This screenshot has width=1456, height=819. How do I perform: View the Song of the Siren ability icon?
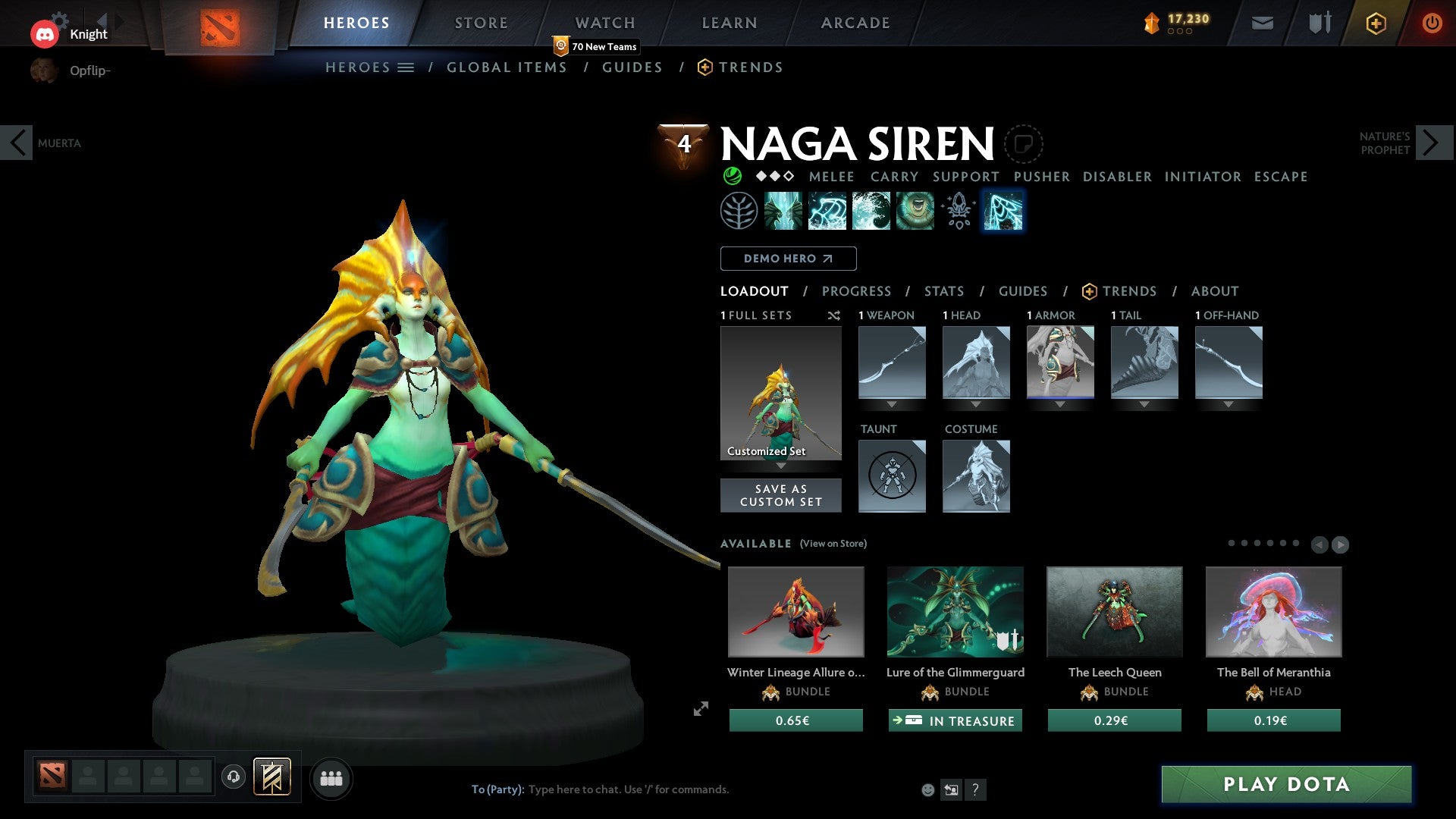pos(914,211)
